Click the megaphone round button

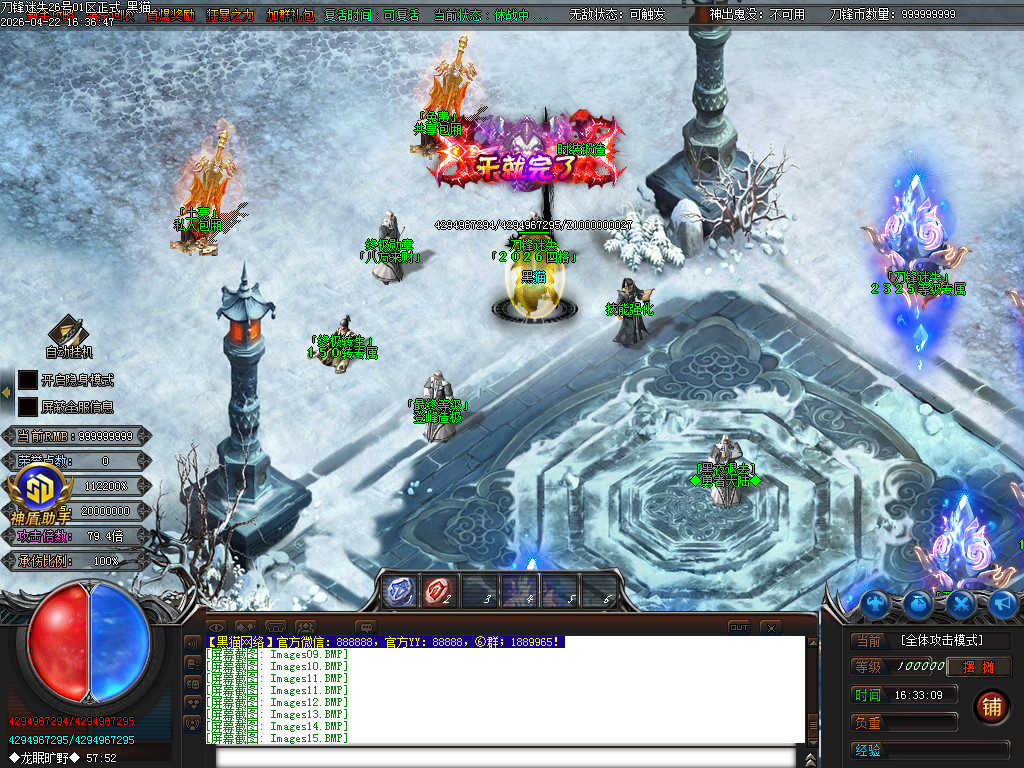[x=1002, y=603]
